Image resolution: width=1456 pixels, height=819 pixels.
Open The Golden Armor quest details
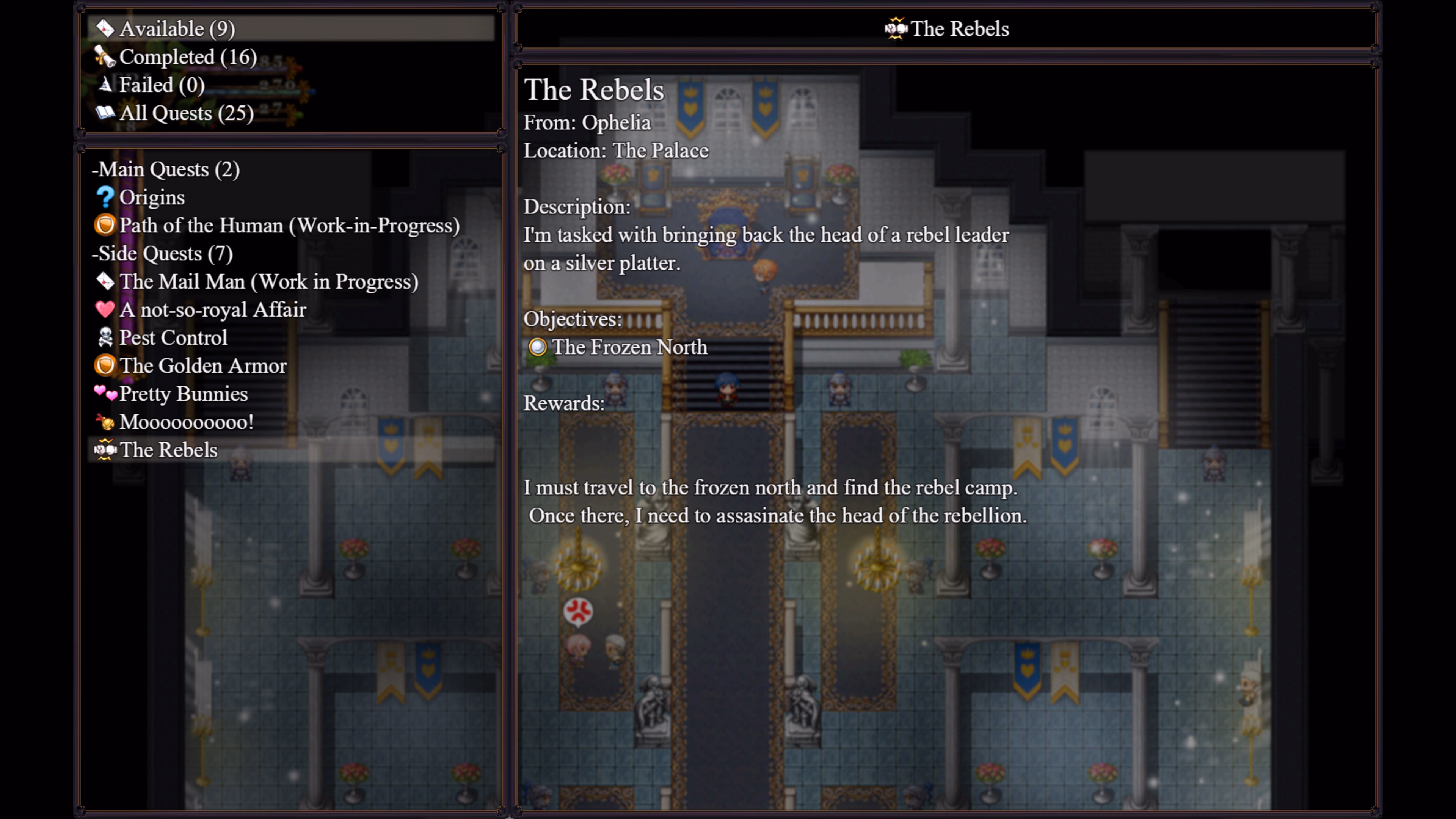[x=203, y=366]
